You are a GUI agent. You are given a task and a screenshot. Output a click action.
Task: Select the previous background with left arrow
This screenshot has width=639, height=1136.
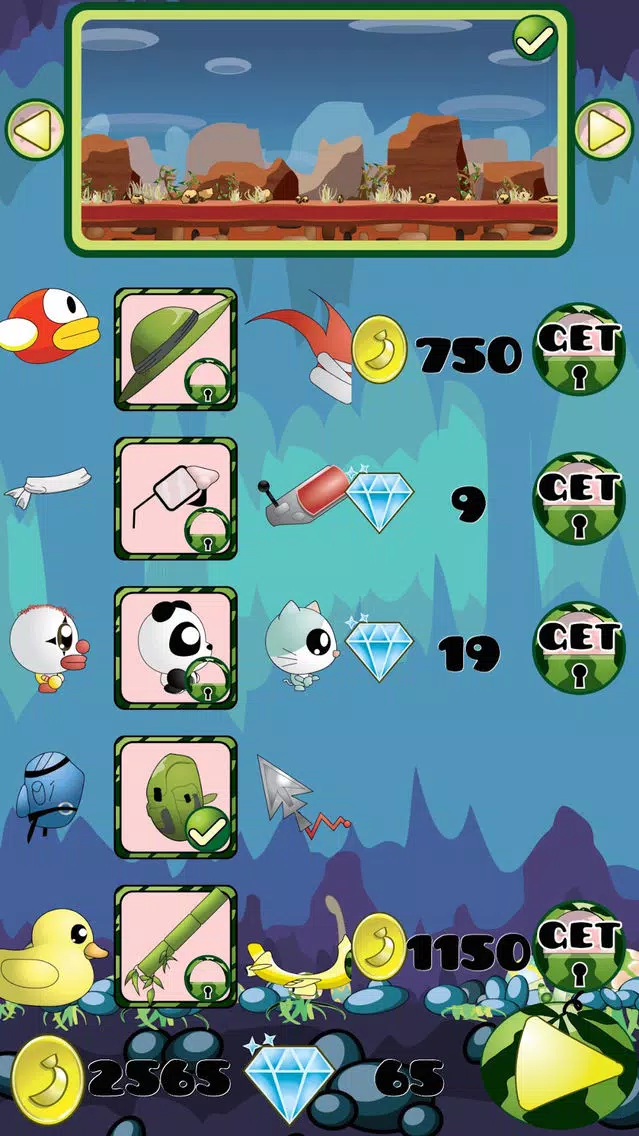click(34, 129)
